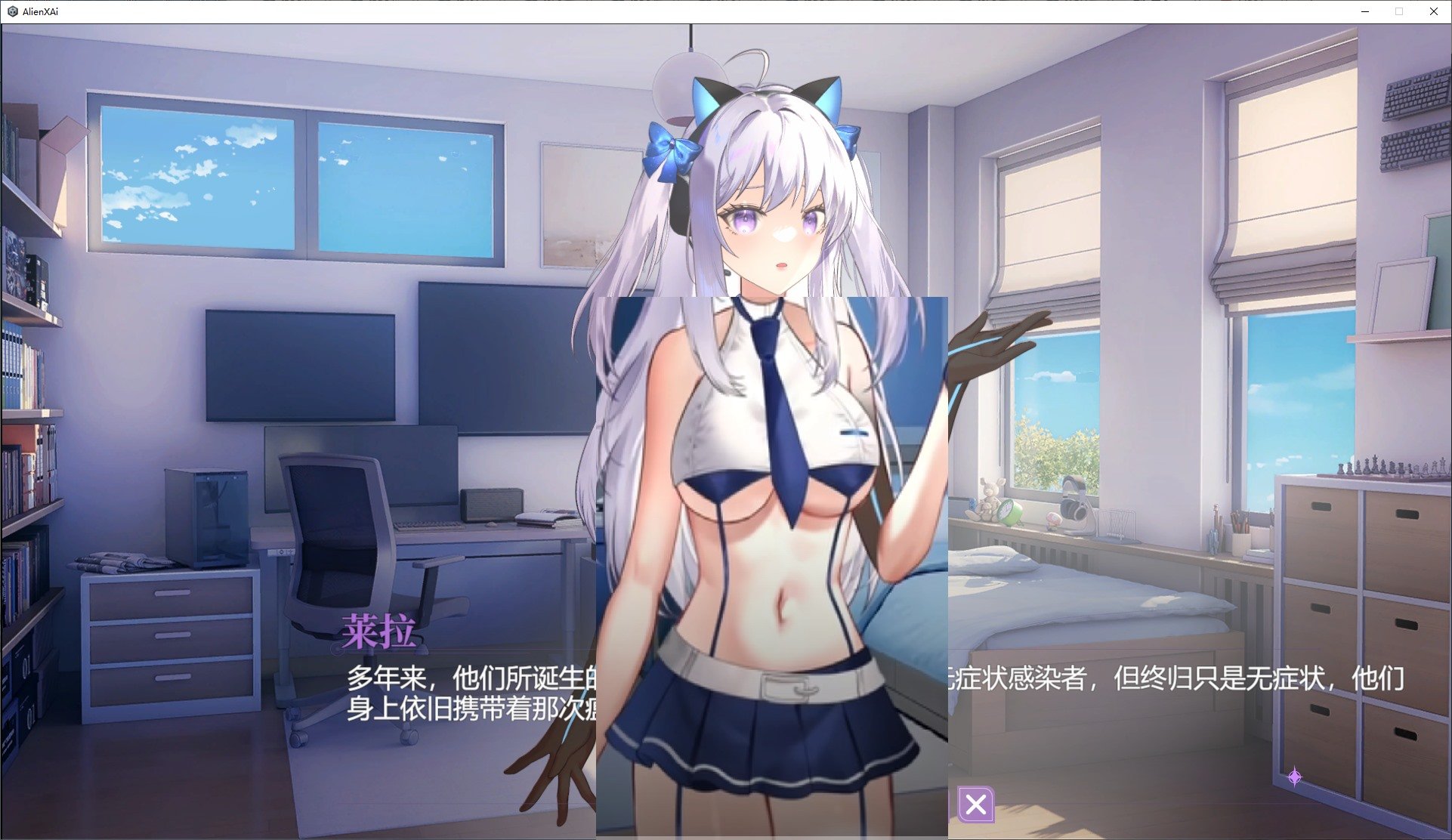The width and height of the screenshot is (1452, 840).
Task: Close the outfit preview via the purple X icon
Action: click(x=975, y=806)
